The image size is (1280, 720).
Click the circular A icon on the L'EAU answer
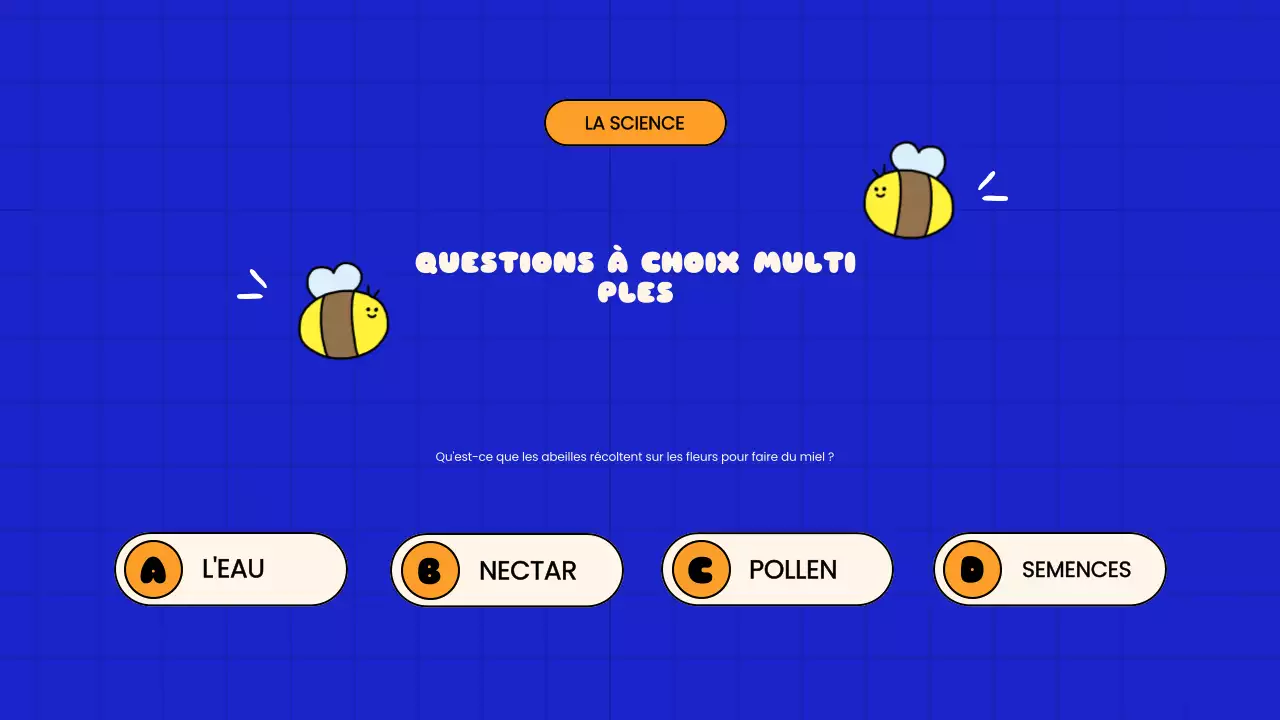[155, 569]
